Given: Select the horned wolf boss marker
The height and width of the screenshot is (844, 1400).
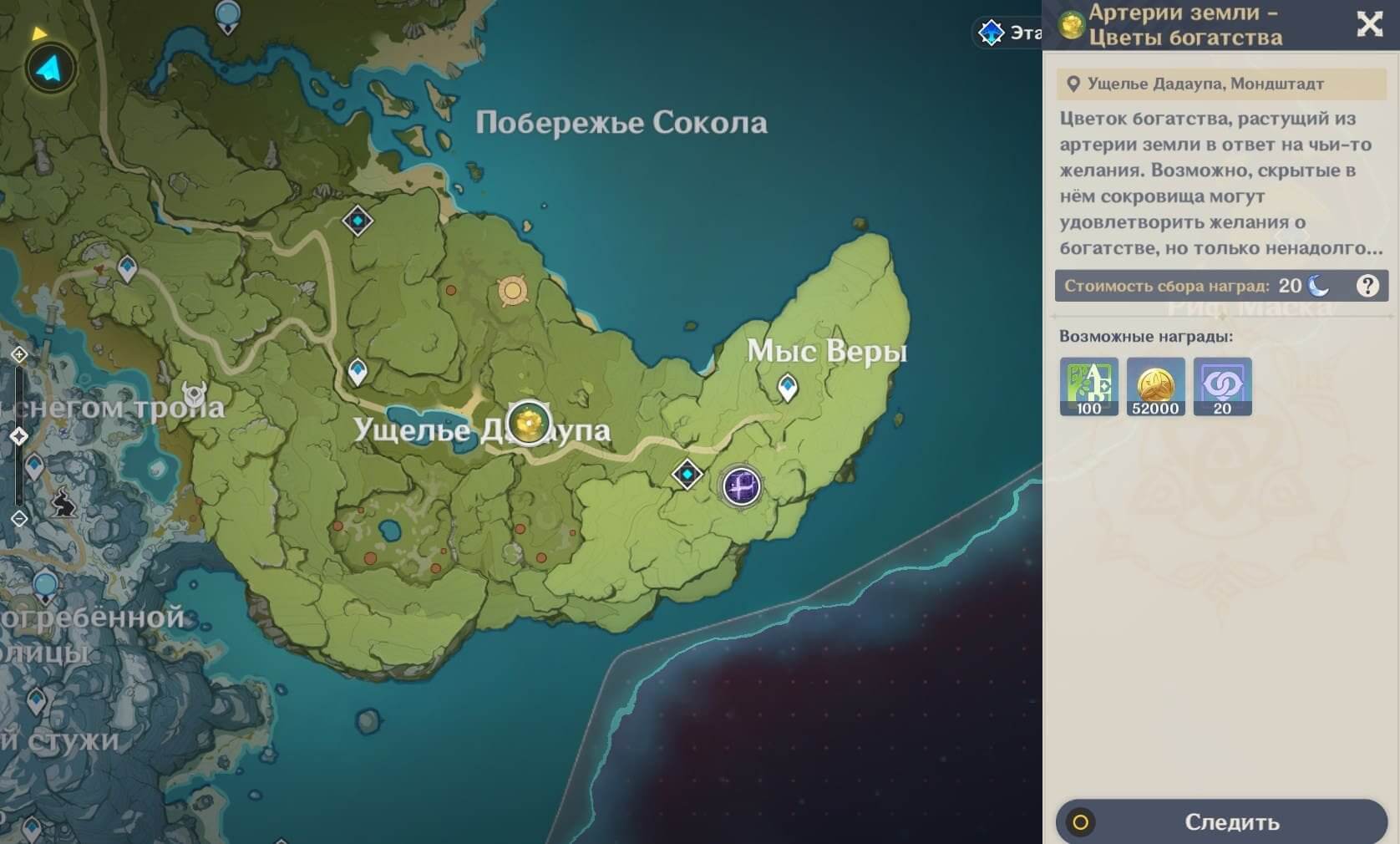Looking at the screenshot, I should coord(195,393).
